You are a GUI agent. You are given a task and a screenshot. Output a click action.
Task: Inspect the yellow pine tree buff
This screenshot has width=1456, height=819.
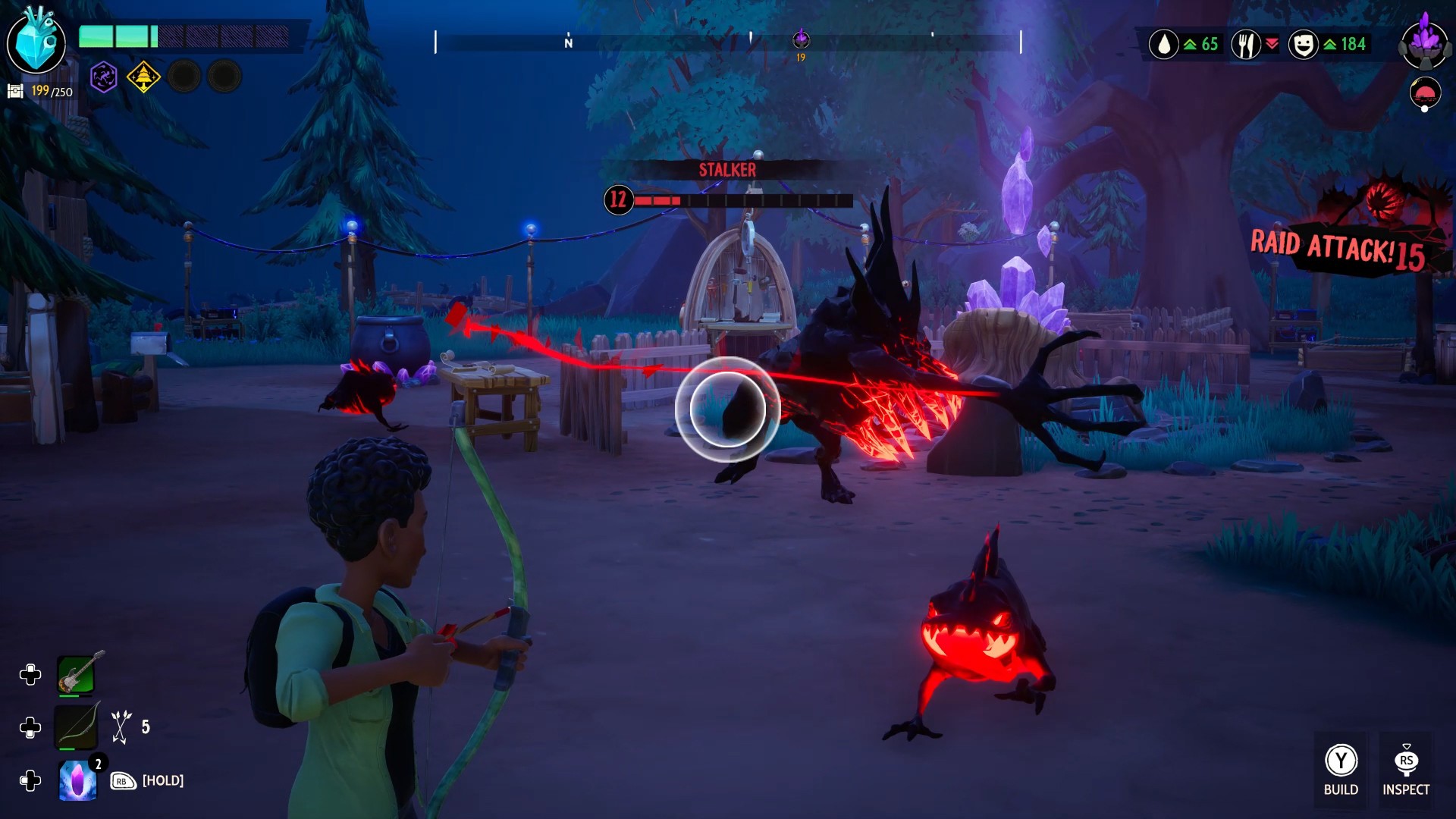143,77
